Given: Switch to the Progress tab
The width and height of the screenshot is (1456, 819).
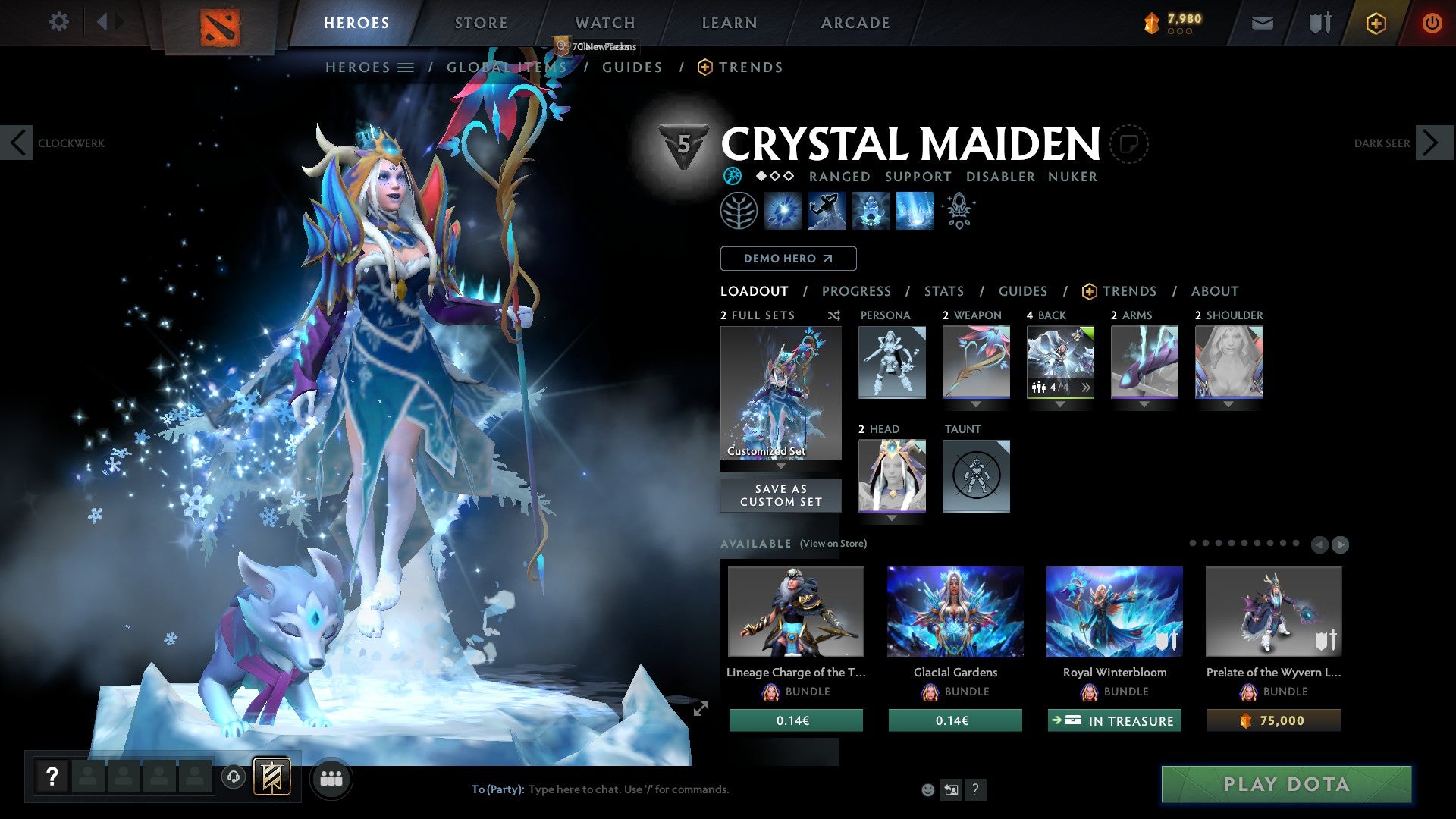Looking at the screenshot, I should (857, 290).
